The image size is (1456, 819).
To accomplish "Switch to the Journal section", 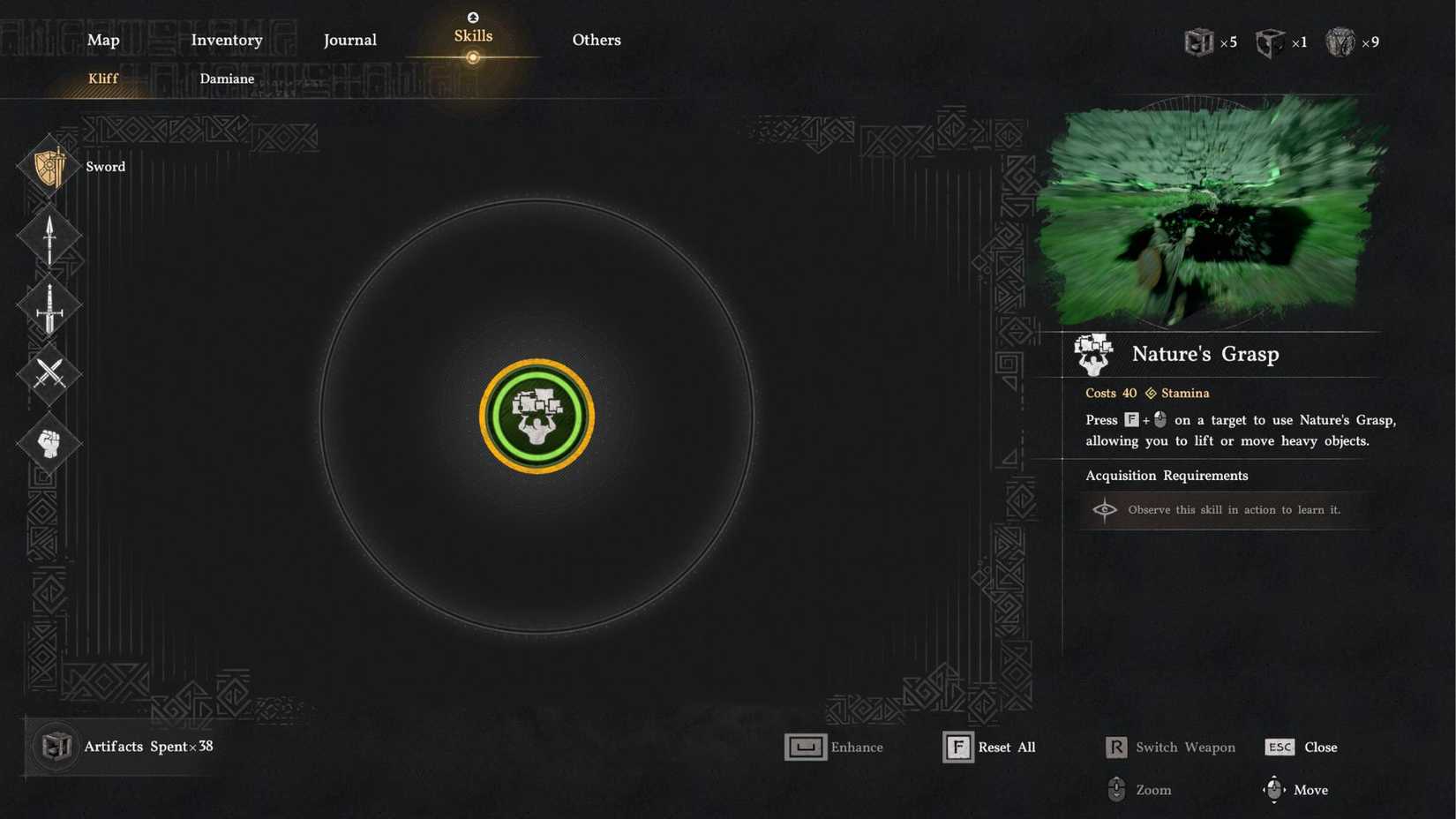I will (350, 40).
